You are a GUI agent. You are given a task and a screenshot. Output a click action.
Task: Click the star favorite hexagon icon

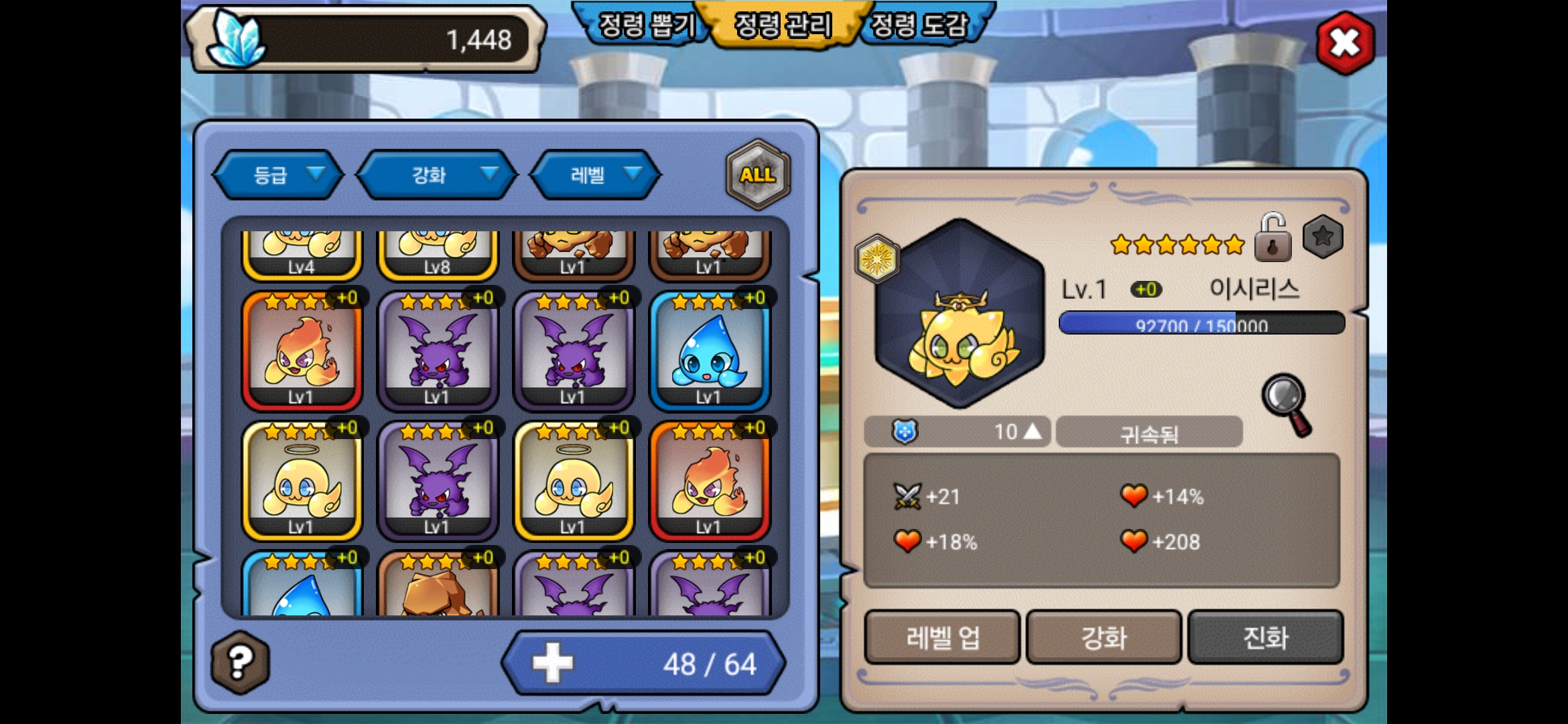click(x=1322, y=237)
